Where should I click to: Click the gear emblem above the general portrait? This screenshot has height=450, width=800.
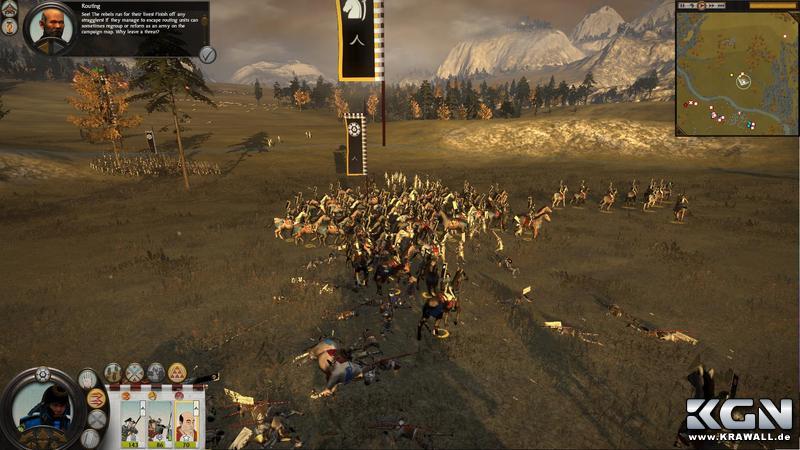42,375
